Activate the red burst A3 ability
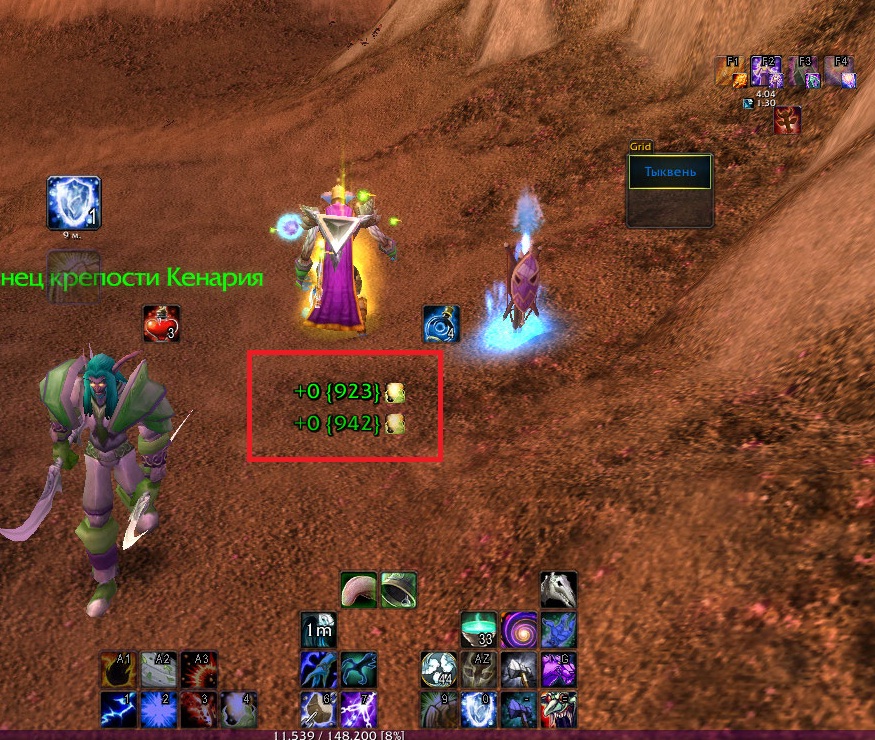Screen dimensions: 875x740 click(199, 669)
